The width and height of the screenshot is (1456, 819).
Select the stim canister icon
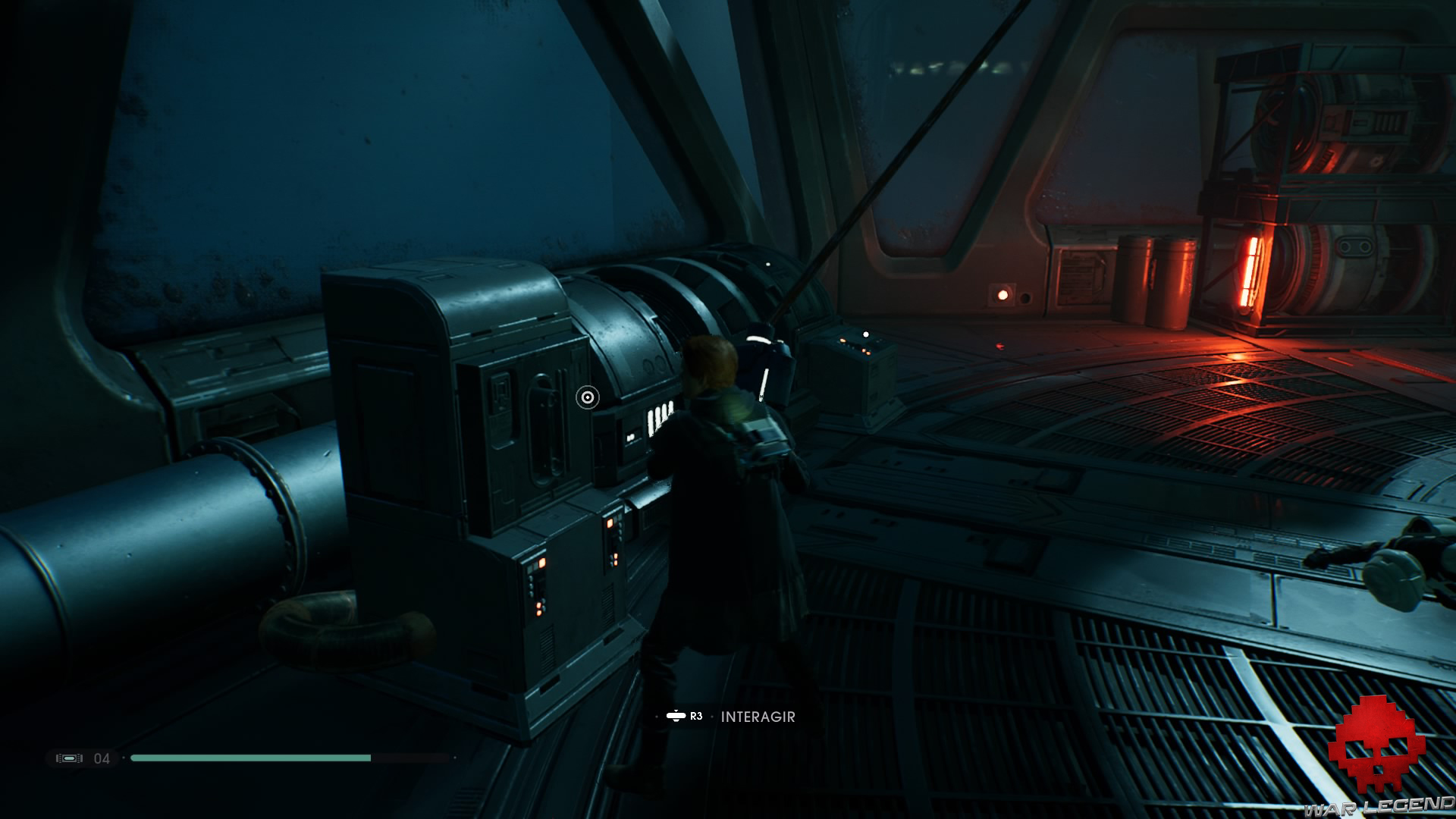(69, 758)
